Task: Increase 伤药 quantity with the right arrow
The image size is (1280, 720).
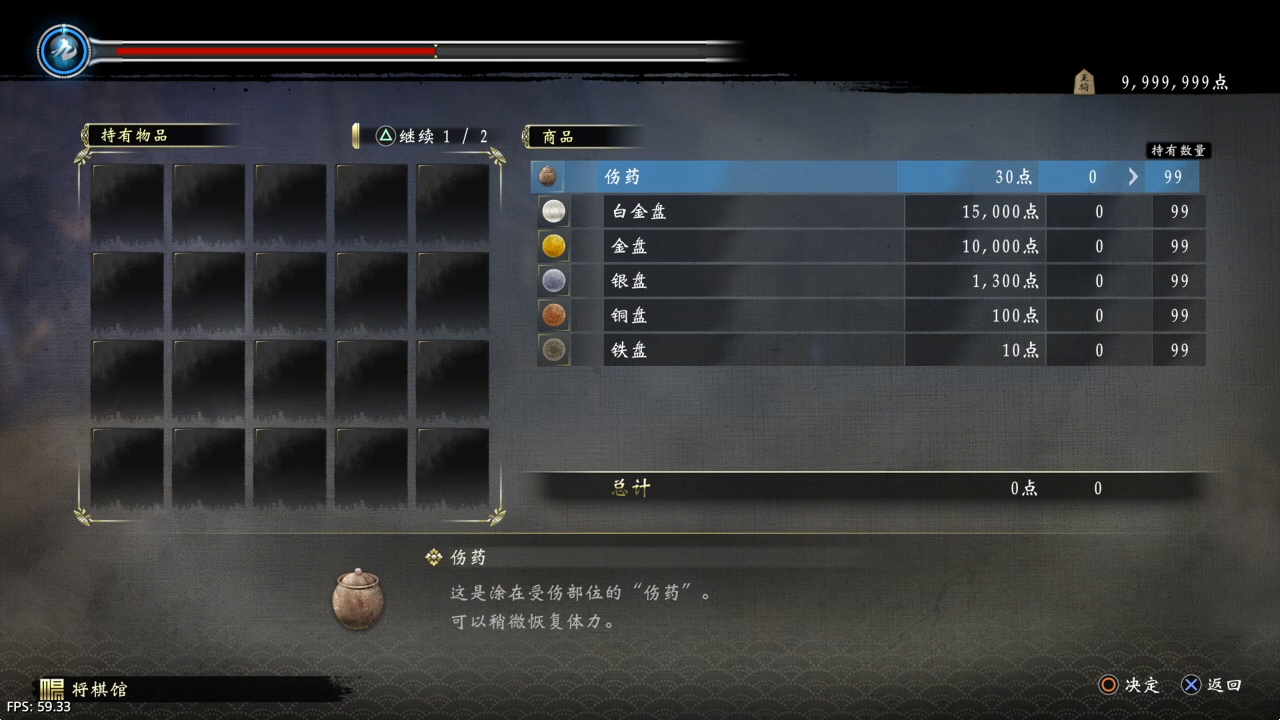Action: [x=1133, y=177]
